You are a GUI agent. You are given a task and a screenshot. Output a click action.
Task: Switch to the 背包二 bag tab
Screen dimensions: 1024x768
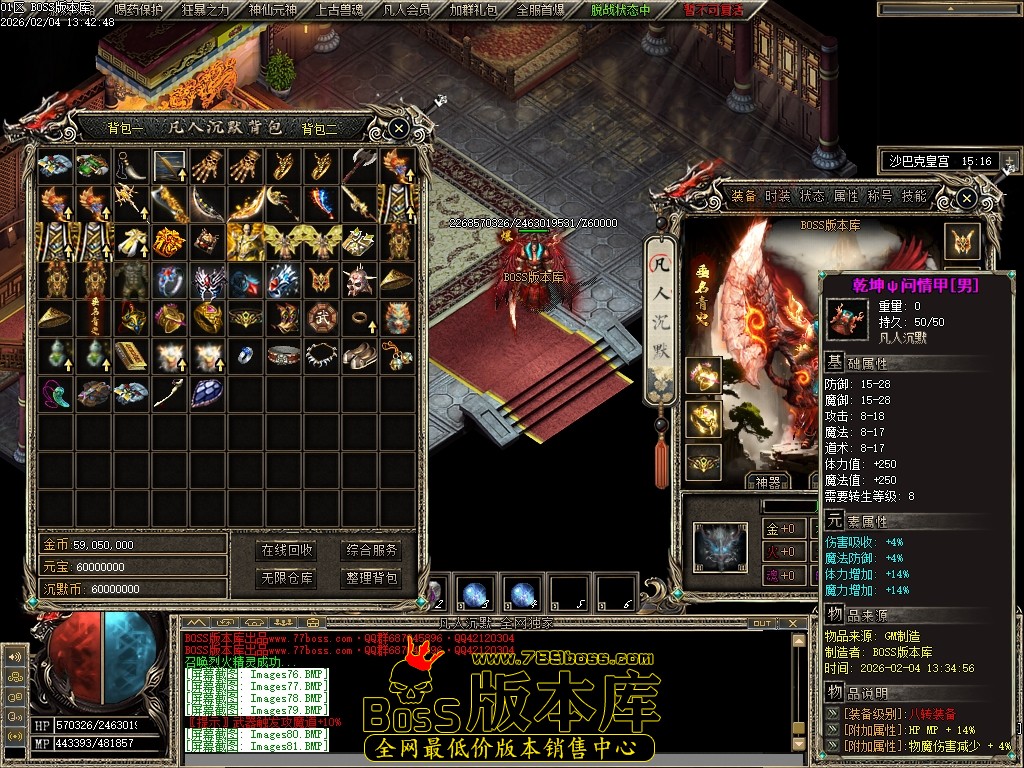320,128
